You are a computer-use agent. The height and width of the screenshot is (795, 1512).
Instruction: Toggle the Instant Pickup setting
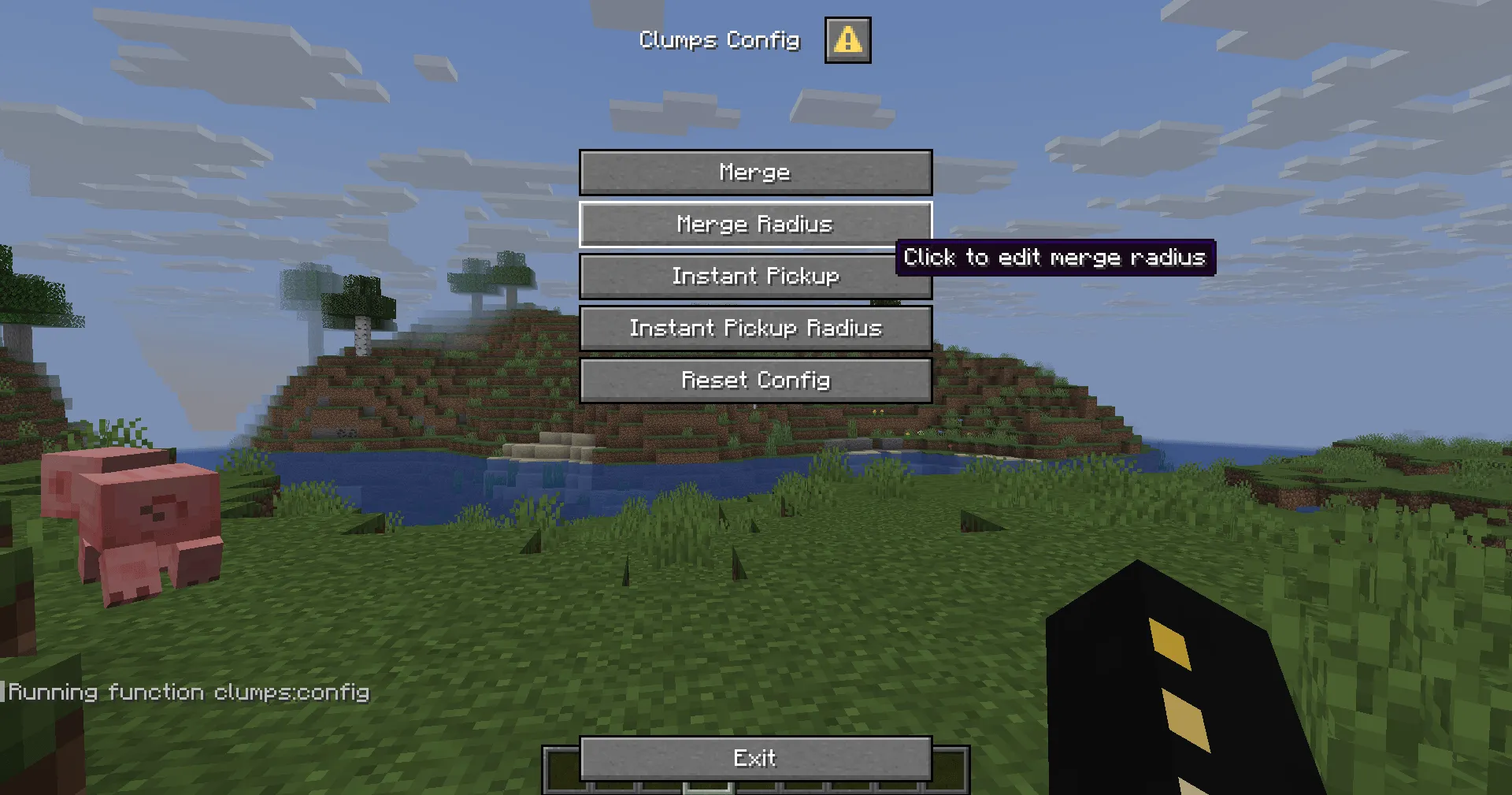click(755, 277)
